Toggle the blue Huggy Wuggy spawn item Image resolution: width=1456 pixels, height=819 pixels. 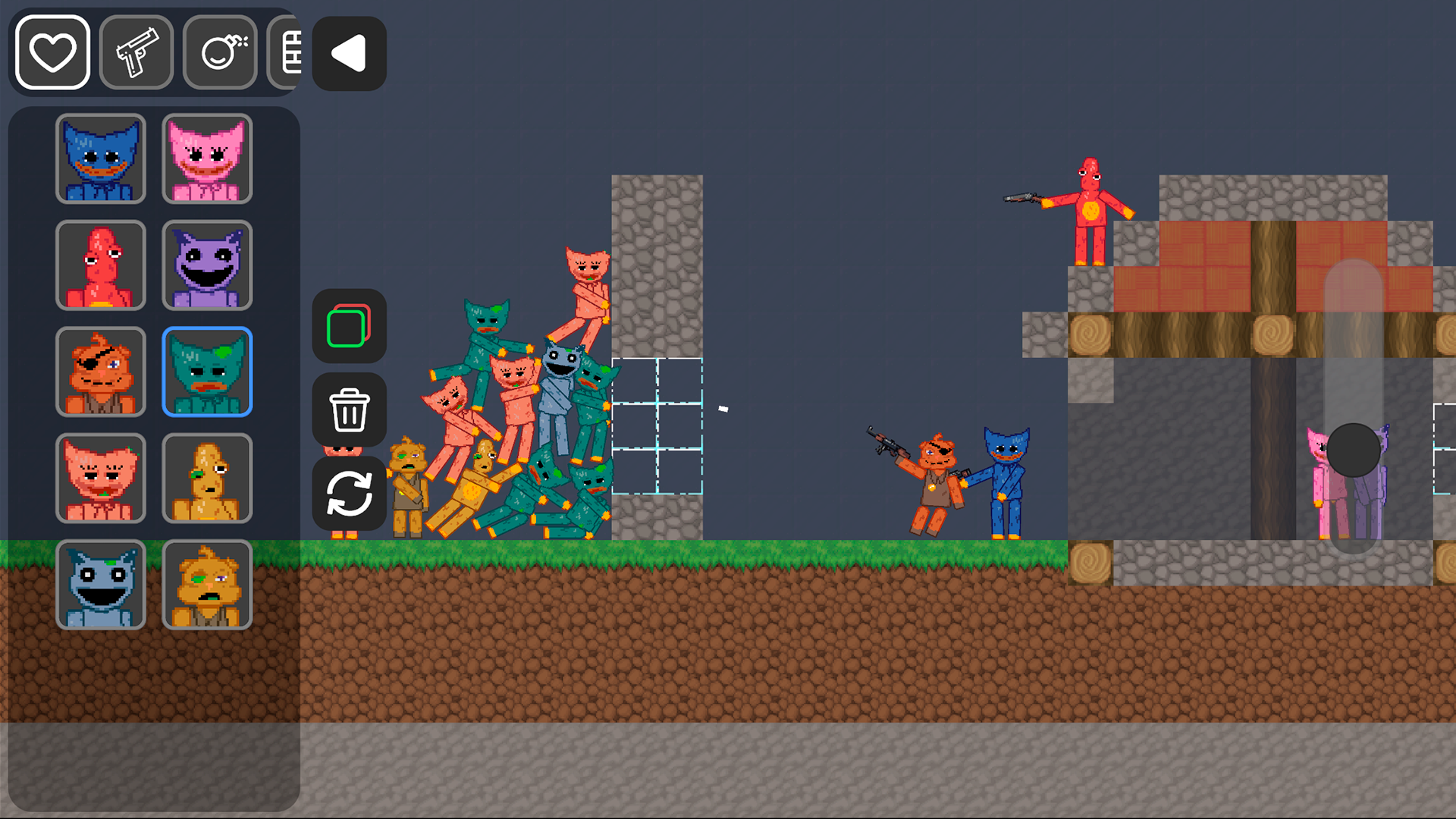pyautogui.click(x=101, y=159)
